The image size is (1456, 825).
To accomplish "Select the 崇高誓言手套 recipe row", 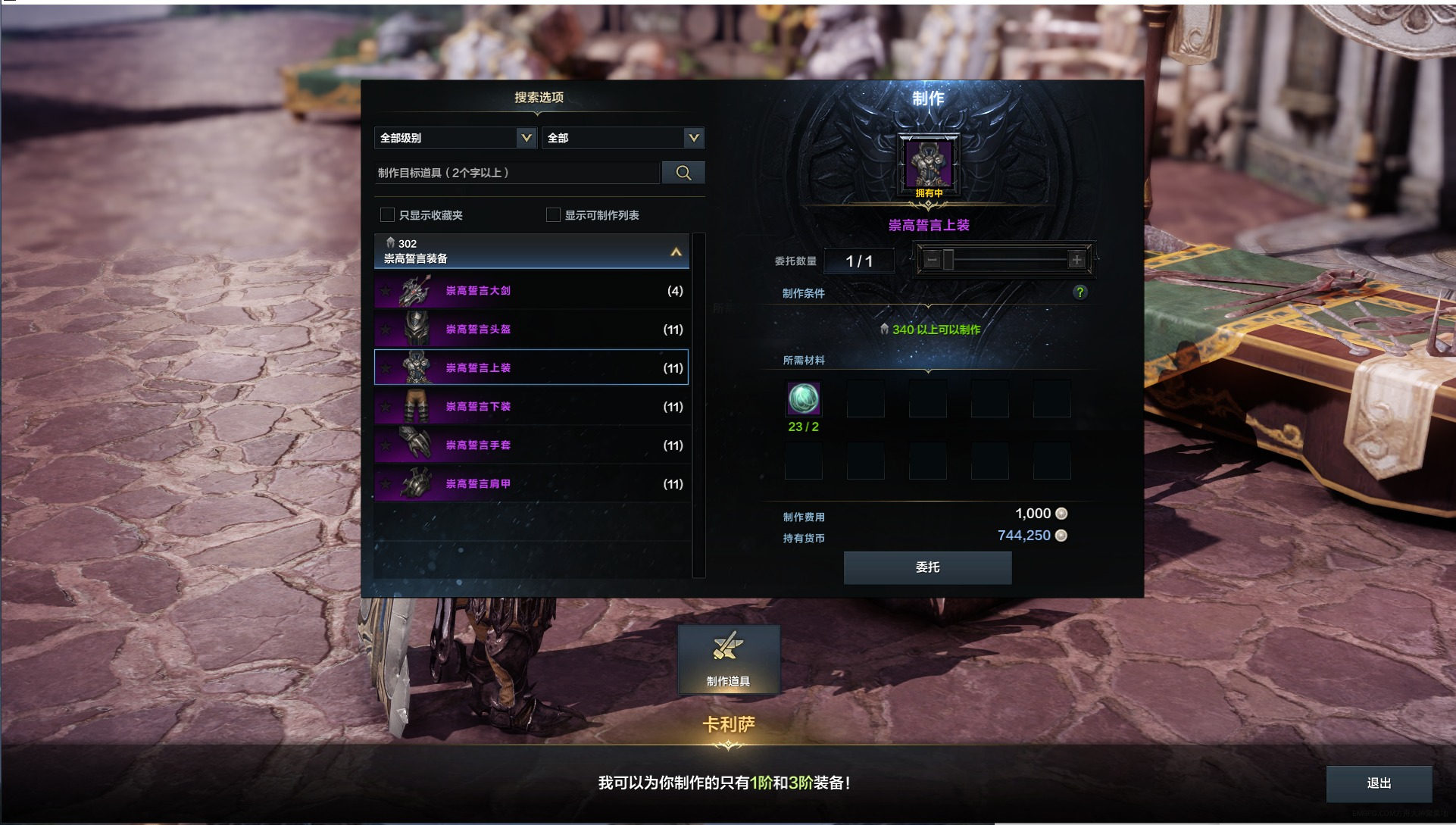I will tap(531, 445).
